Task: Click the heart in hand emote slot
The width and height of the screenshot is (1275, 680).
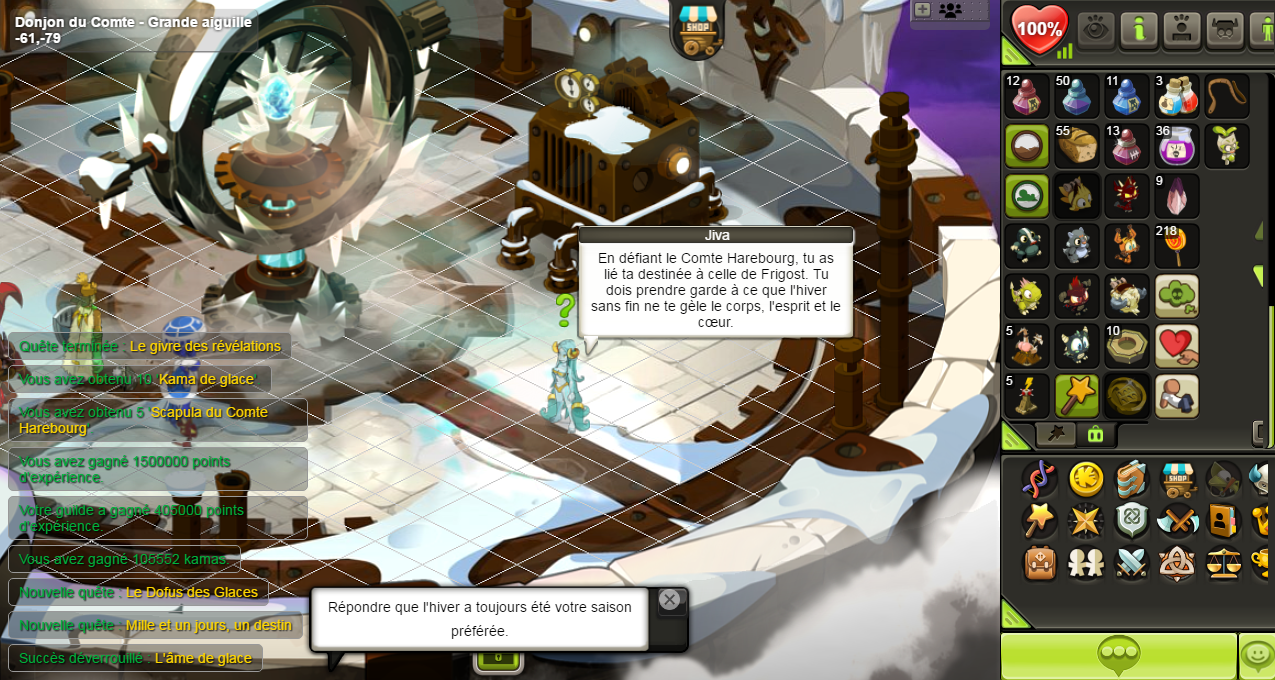Action: pos(1177,346)
